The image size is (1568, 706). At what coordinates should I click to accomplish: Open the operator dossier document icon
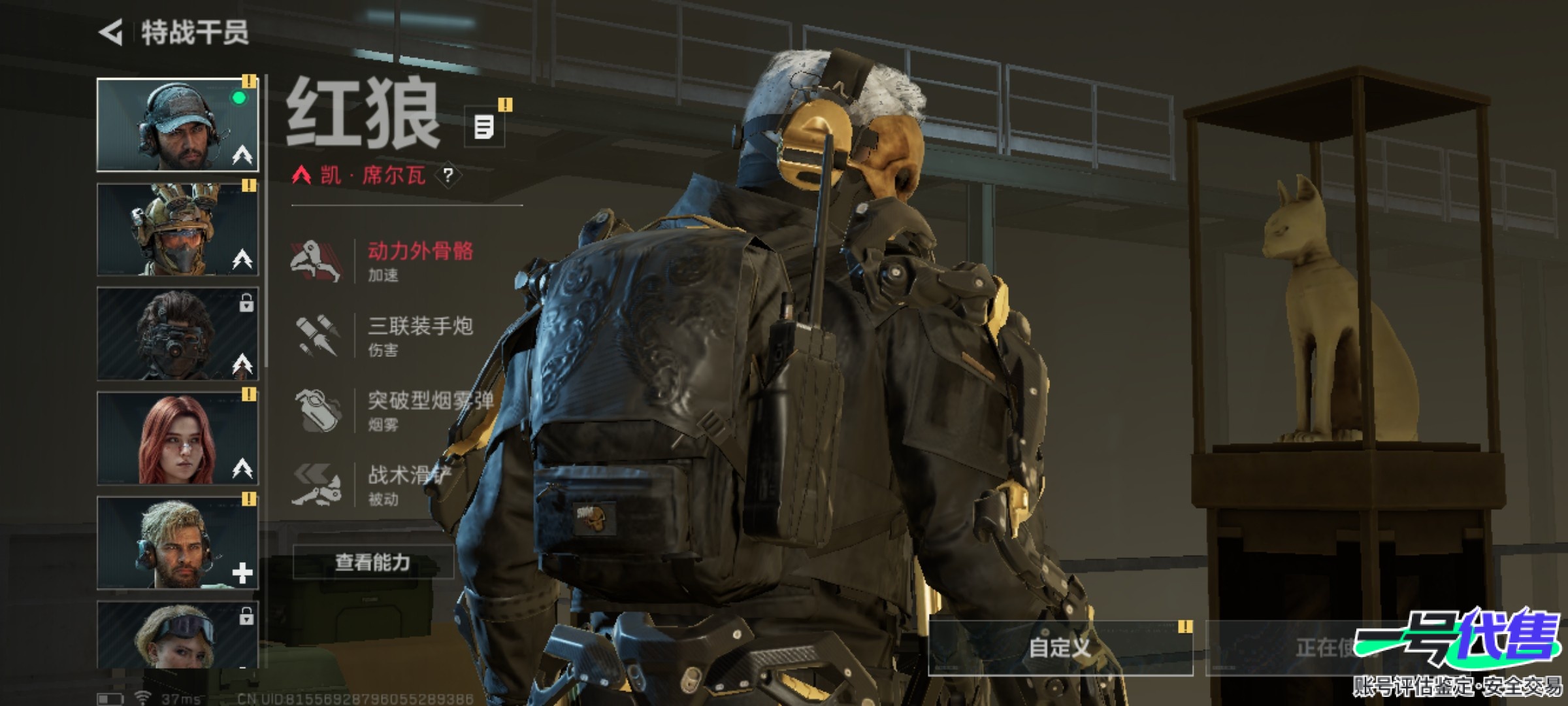[484, 127]
